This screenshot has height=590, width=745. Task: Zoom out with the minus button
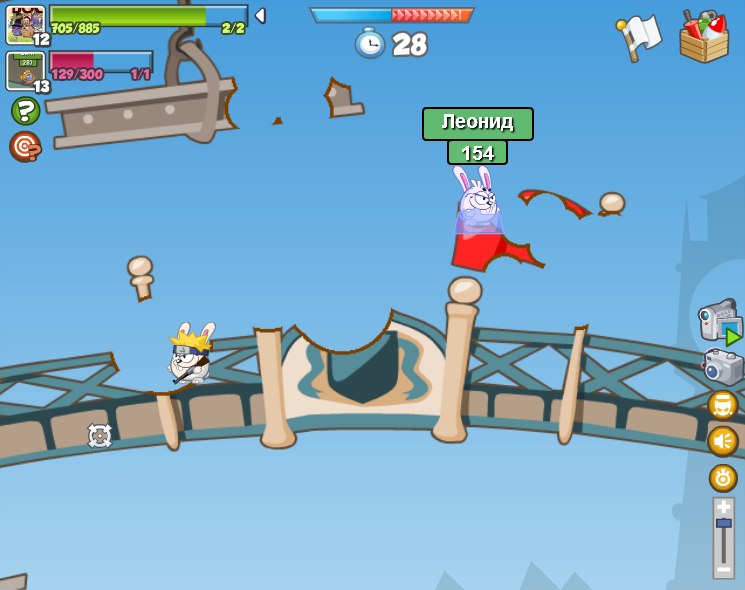pos(723,569)
